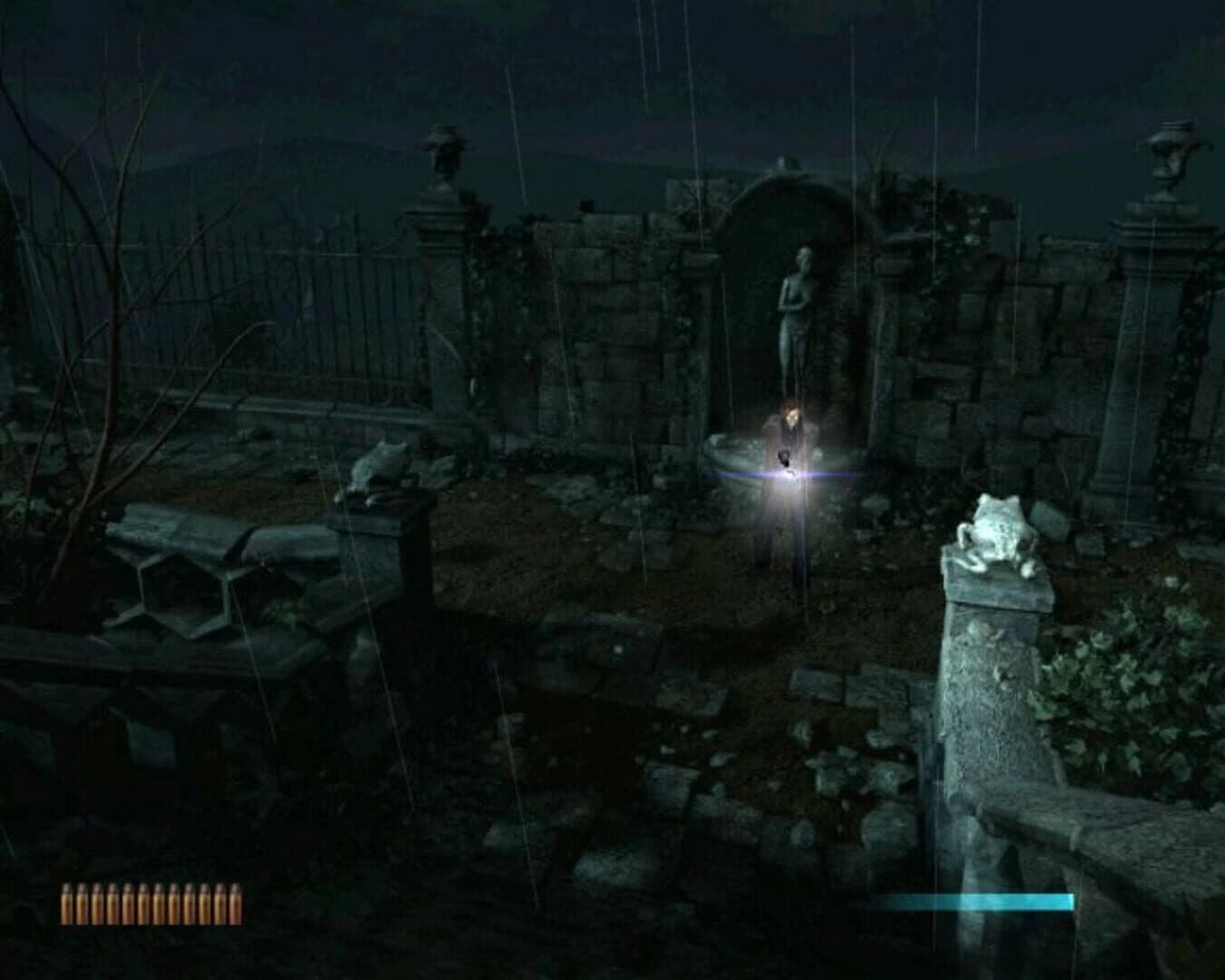The height and width of the screenshot is (980, 1225).
Task: Click the first bullet in the ammo counter
Action: [66, 903]
